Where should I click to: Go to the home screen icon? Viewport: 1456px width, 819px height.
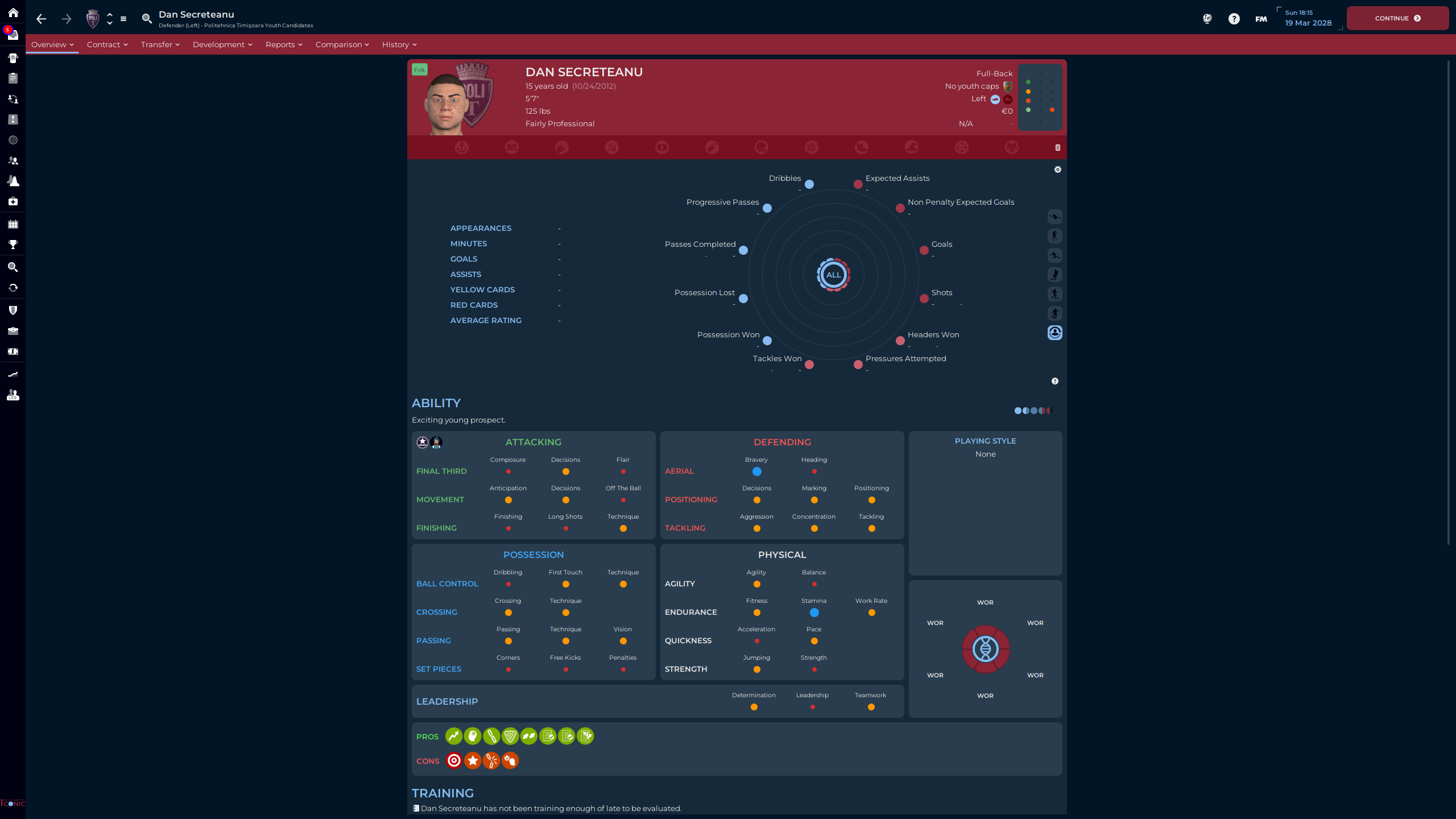point(13,13)
